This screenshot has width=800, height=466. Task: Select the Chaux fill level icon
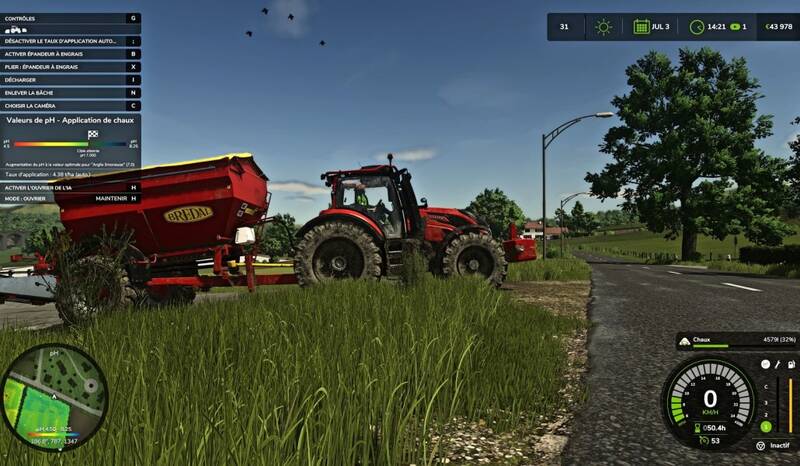[x=684, y=341]
